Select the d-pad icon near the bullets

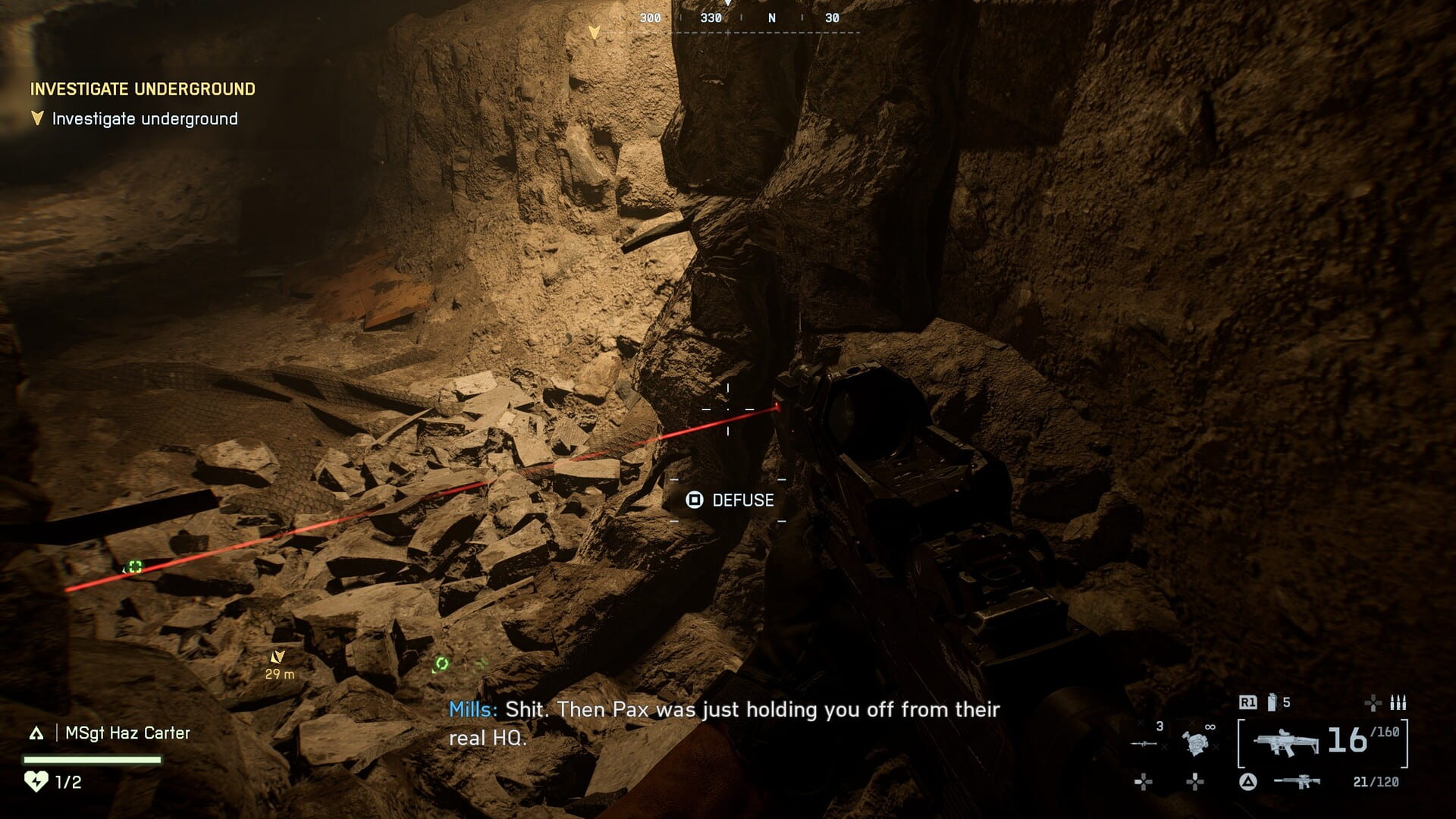(x=1373, y=703)
